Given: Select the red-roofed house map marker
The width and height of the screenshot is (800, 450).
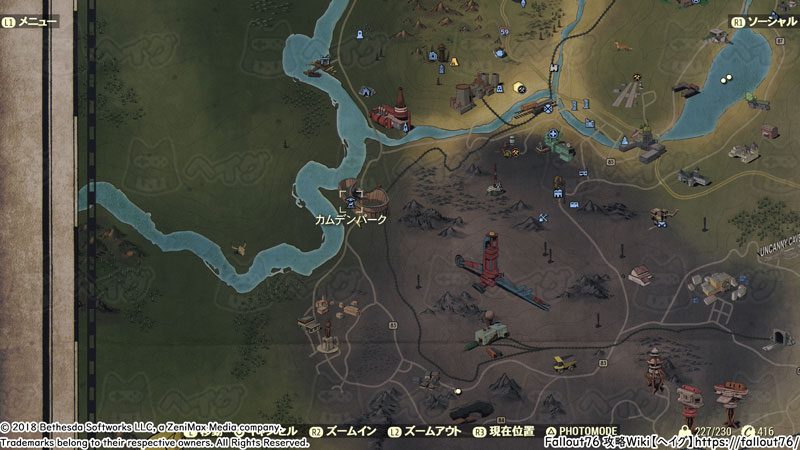Looking at the screenshot, I should click(639, 275).
